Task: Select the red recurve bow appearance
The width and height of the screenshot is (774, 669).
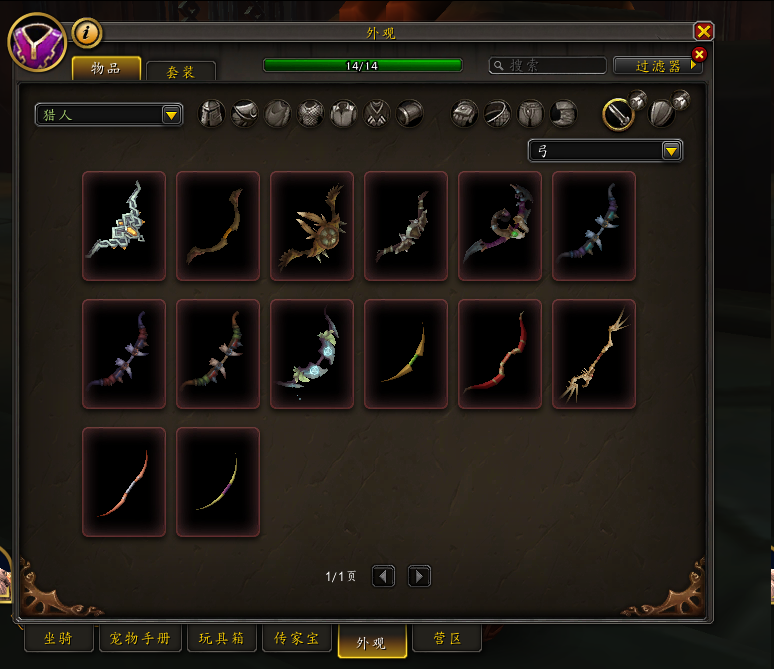Action: point(500,354)
